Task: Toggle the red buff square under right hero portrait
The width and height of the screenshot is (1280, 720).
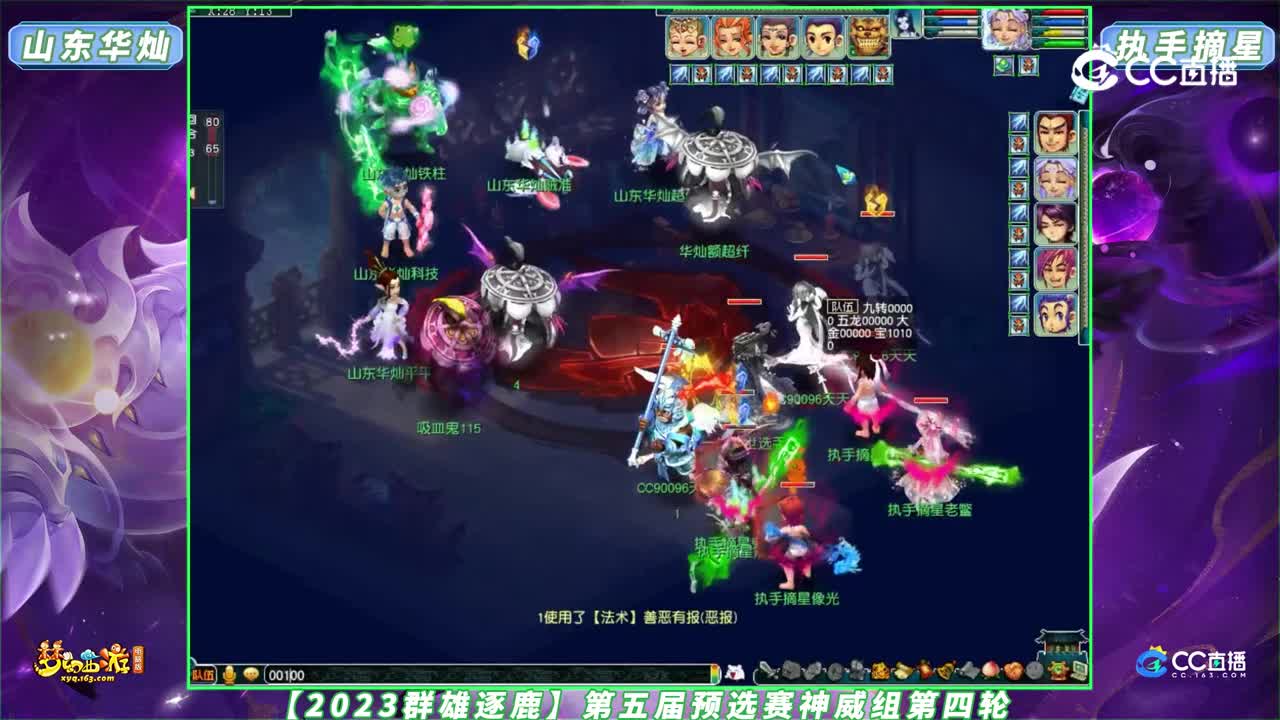Action: [1029, 64]
